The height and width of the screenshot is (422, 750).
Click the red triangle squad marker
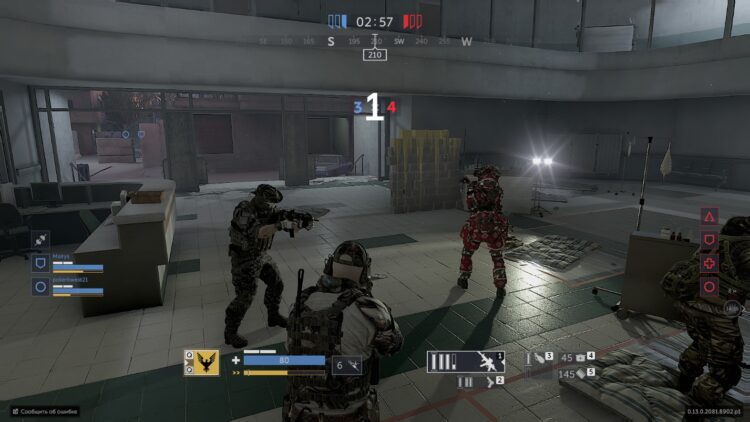coord(709,217)
